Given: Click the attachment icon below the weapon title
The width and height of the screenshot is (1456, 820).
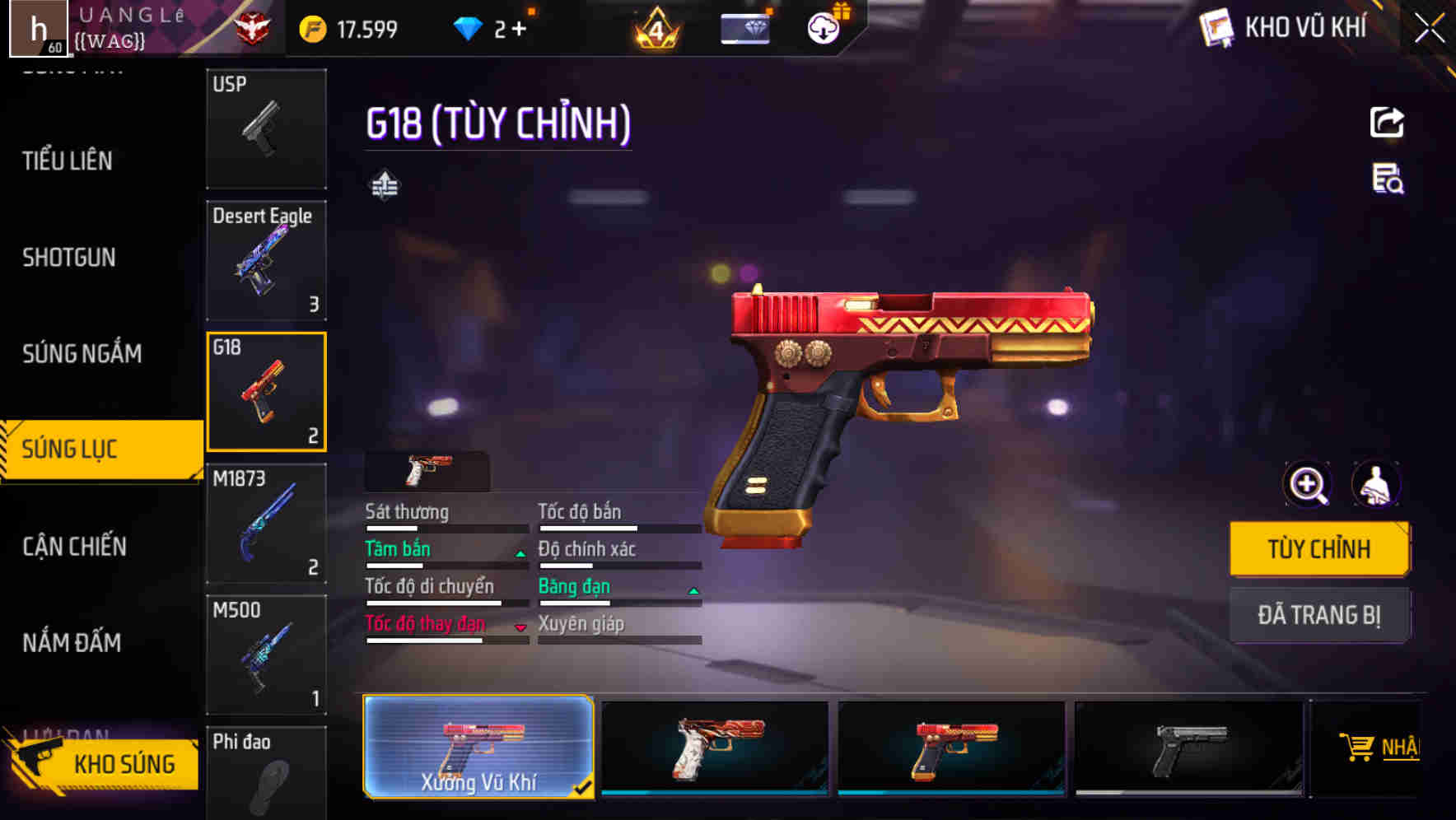Looking at the screenshot, I should coord(385,184).
